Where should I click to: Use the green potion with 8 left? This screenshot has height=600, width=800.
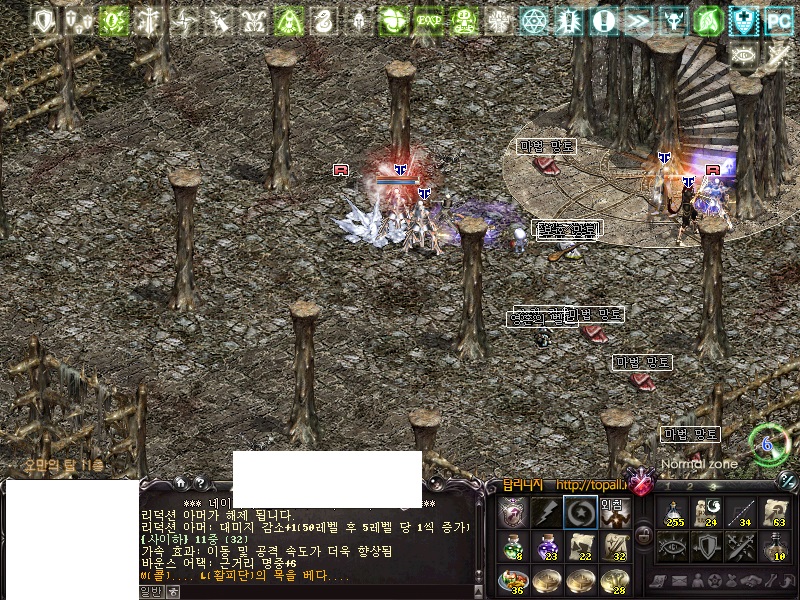point(512,545)
